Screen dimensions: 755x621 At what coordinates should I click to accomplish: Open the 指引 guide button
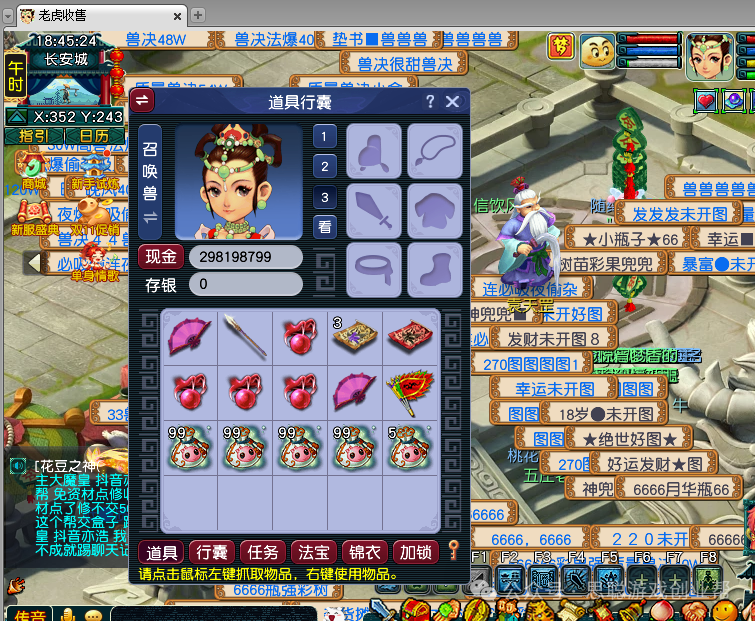pos(34,135)
